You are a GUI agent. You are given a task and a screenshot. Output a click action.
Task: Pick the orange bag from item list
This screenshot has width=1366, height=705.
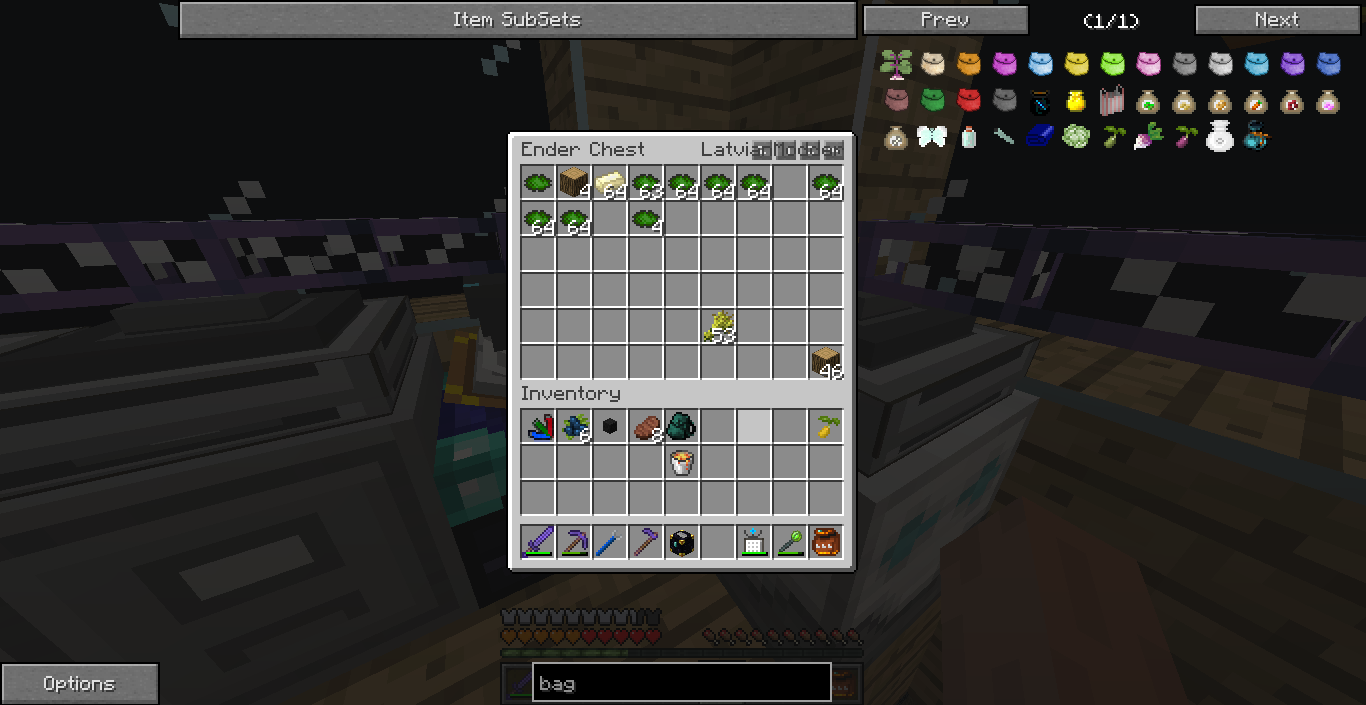968,65
